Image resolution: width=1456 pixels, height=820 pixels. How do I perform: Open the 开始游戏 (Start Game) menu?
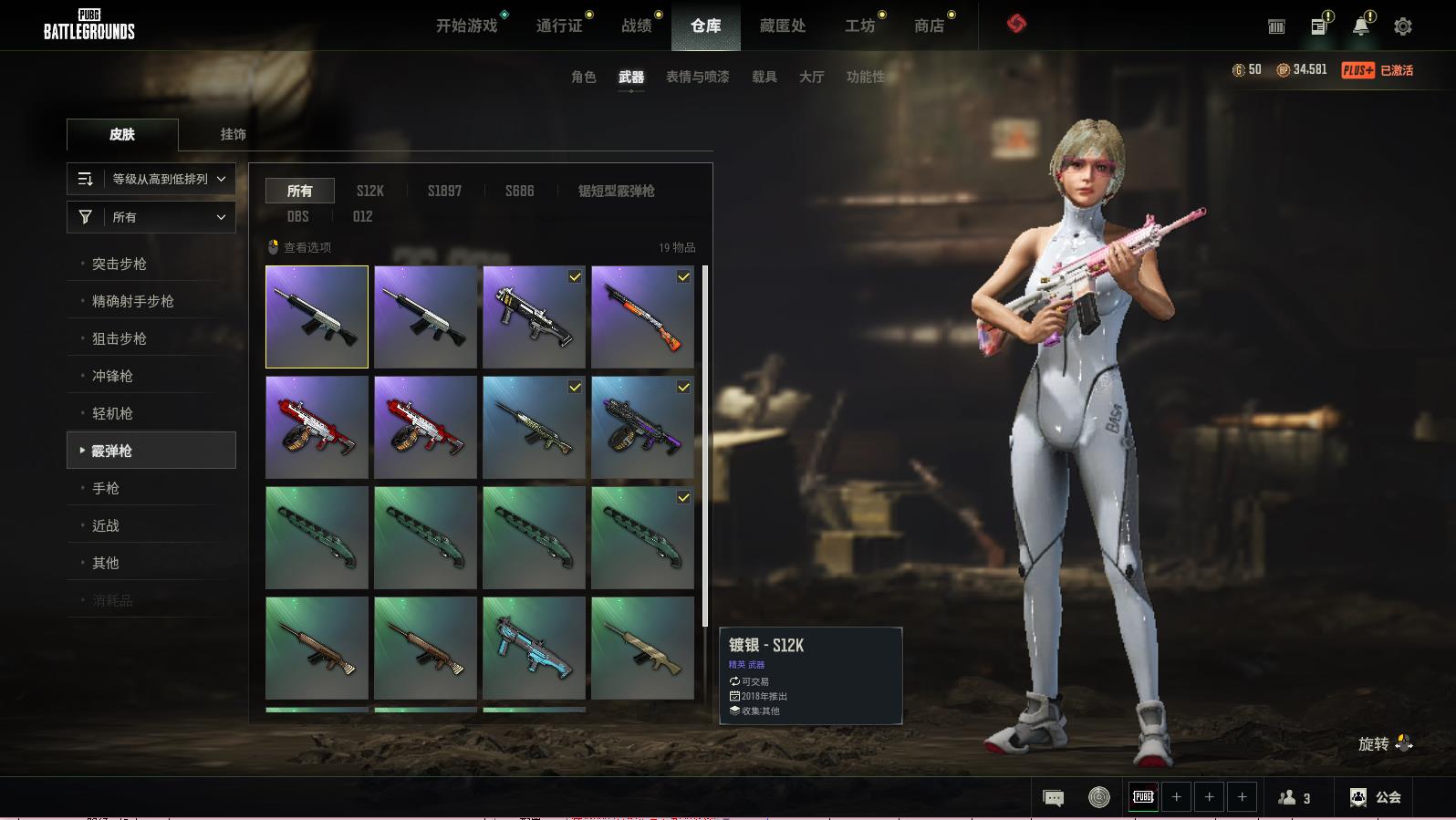466,26
